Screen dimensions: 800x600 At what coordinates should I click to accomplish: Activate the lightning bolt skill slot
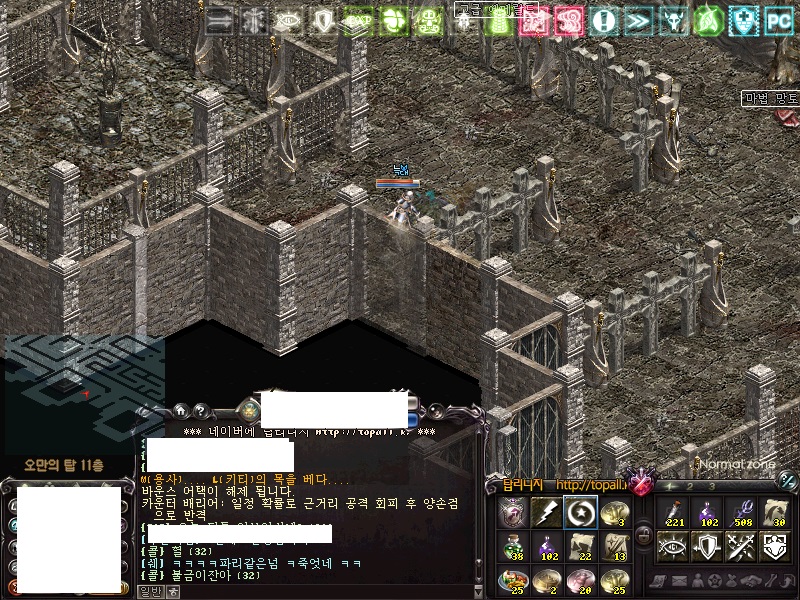coord(546,513)
